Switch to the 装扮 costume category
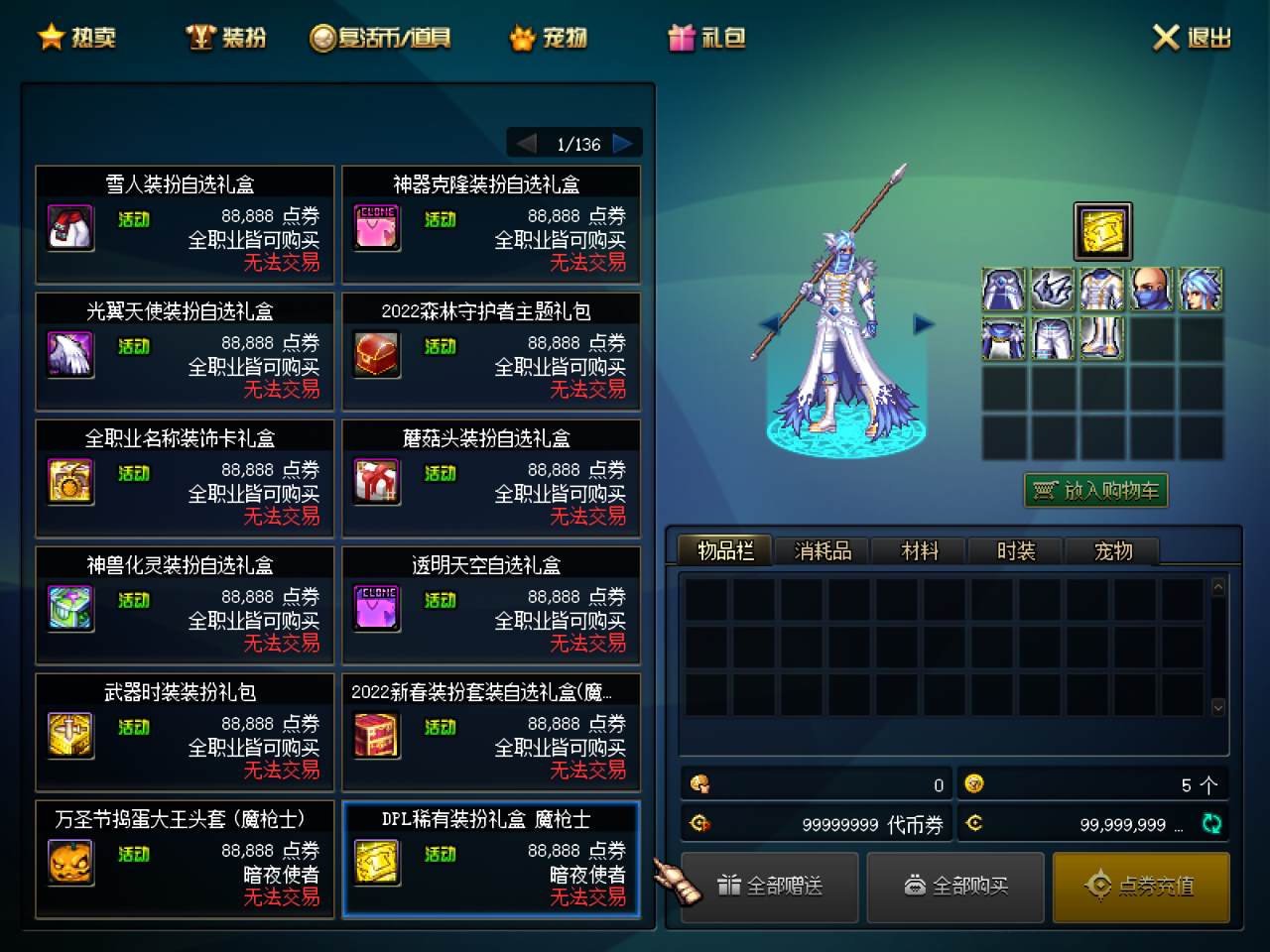This screenshot has height=952, width=1270. [226, 38]
